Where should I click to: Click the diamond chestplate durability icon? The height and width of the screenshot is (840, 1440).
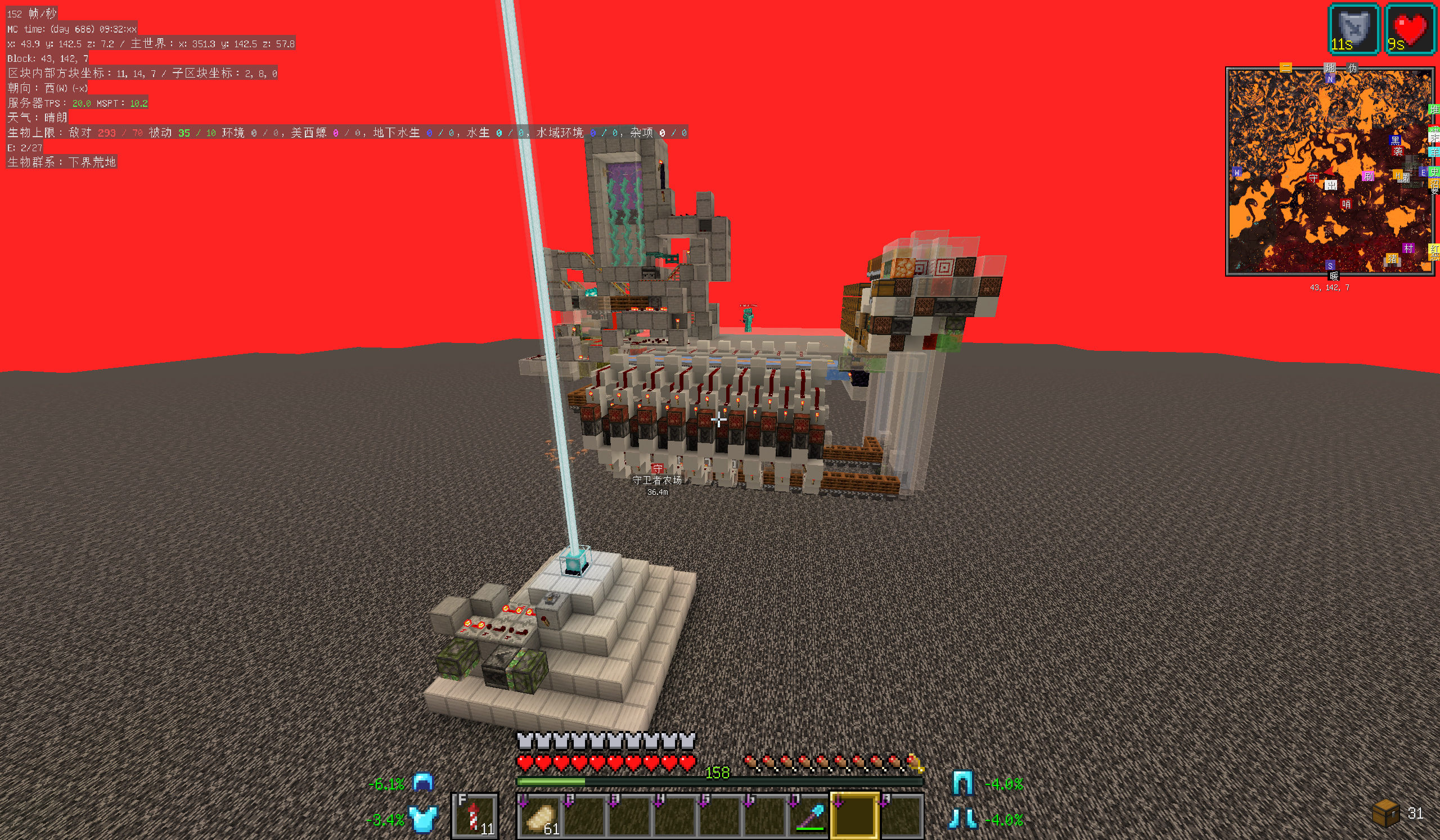[424, 819]
